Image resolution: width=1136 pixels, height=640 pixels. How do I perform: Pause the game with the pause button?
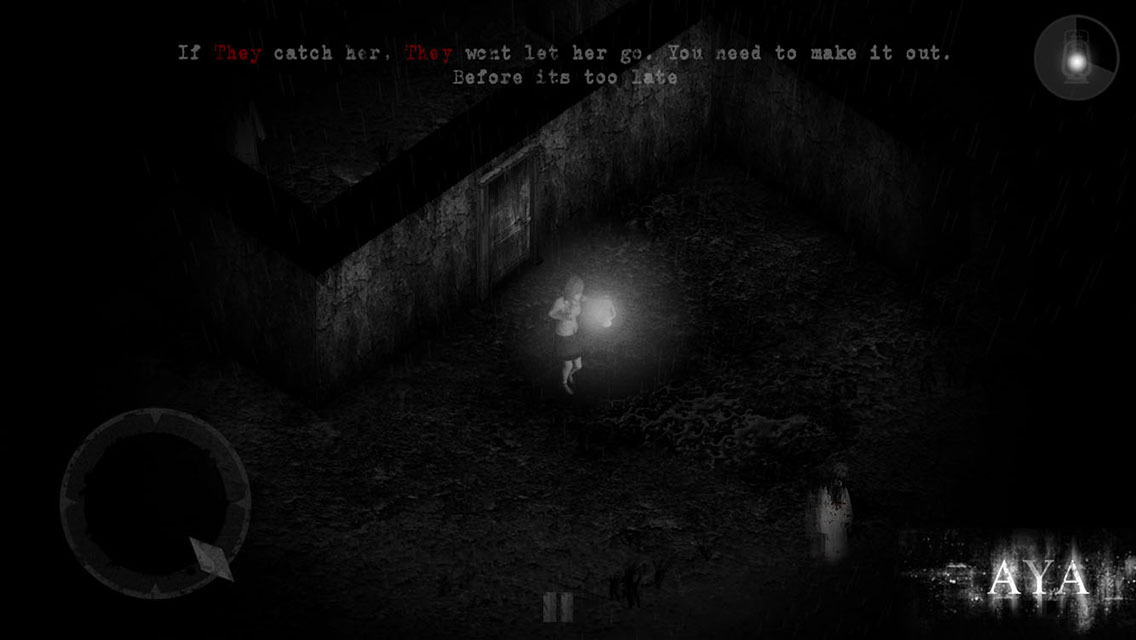557,607
